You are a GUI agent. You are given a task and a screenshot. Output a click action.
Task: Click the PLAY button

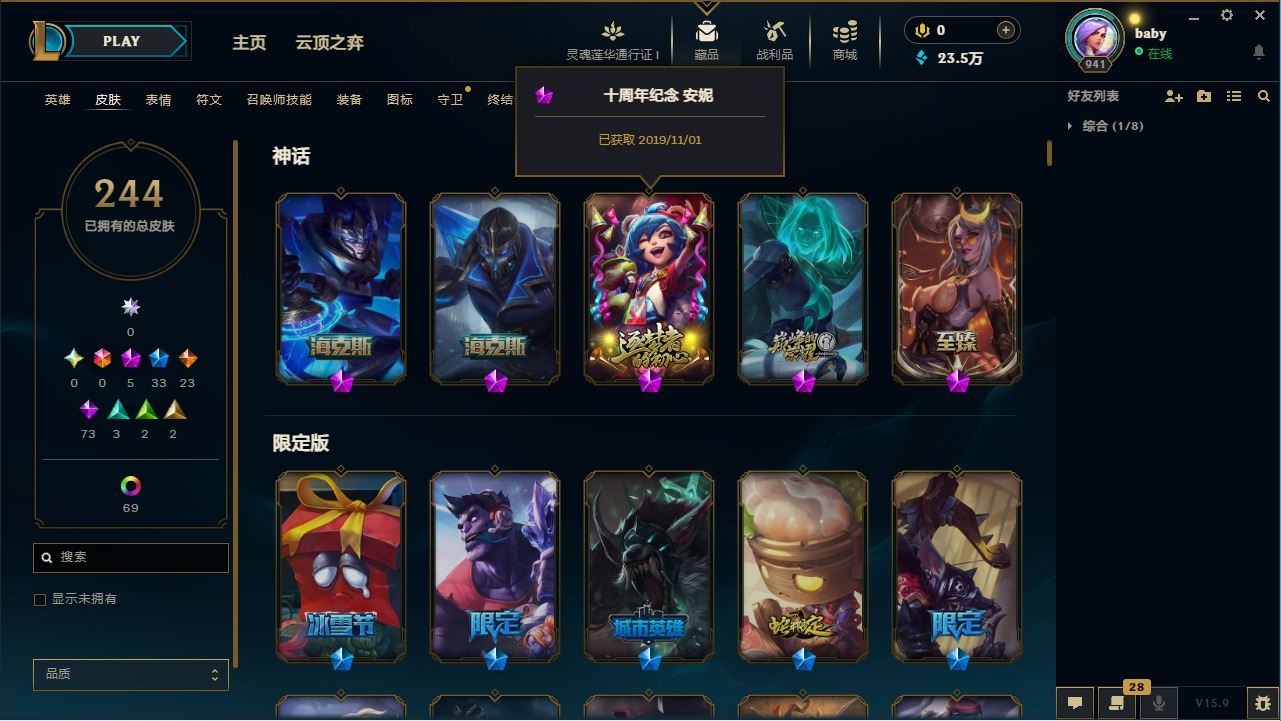click(122, 41)
